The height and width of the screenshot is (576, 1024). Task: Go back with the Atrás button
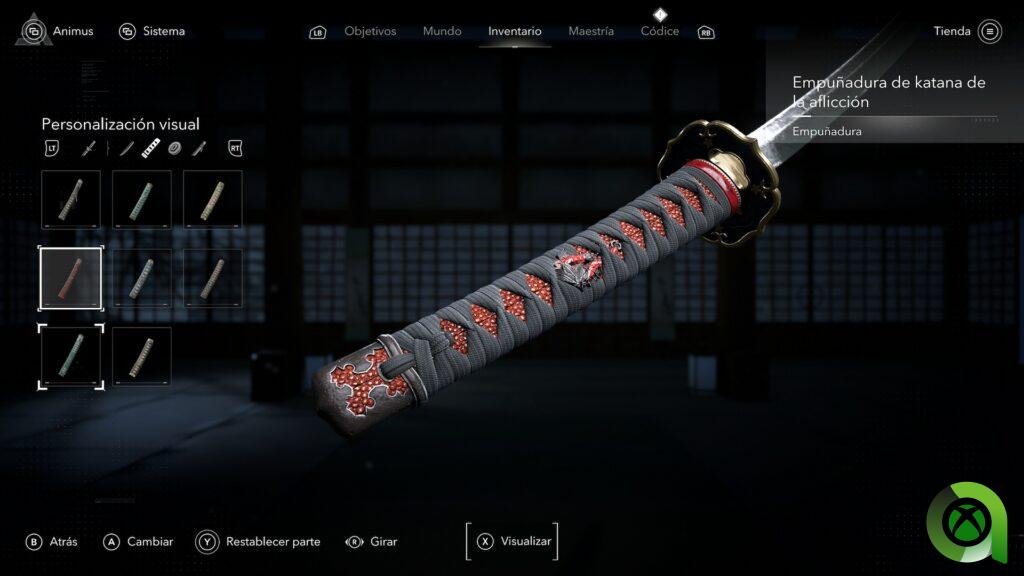click(x=52, y=542)
